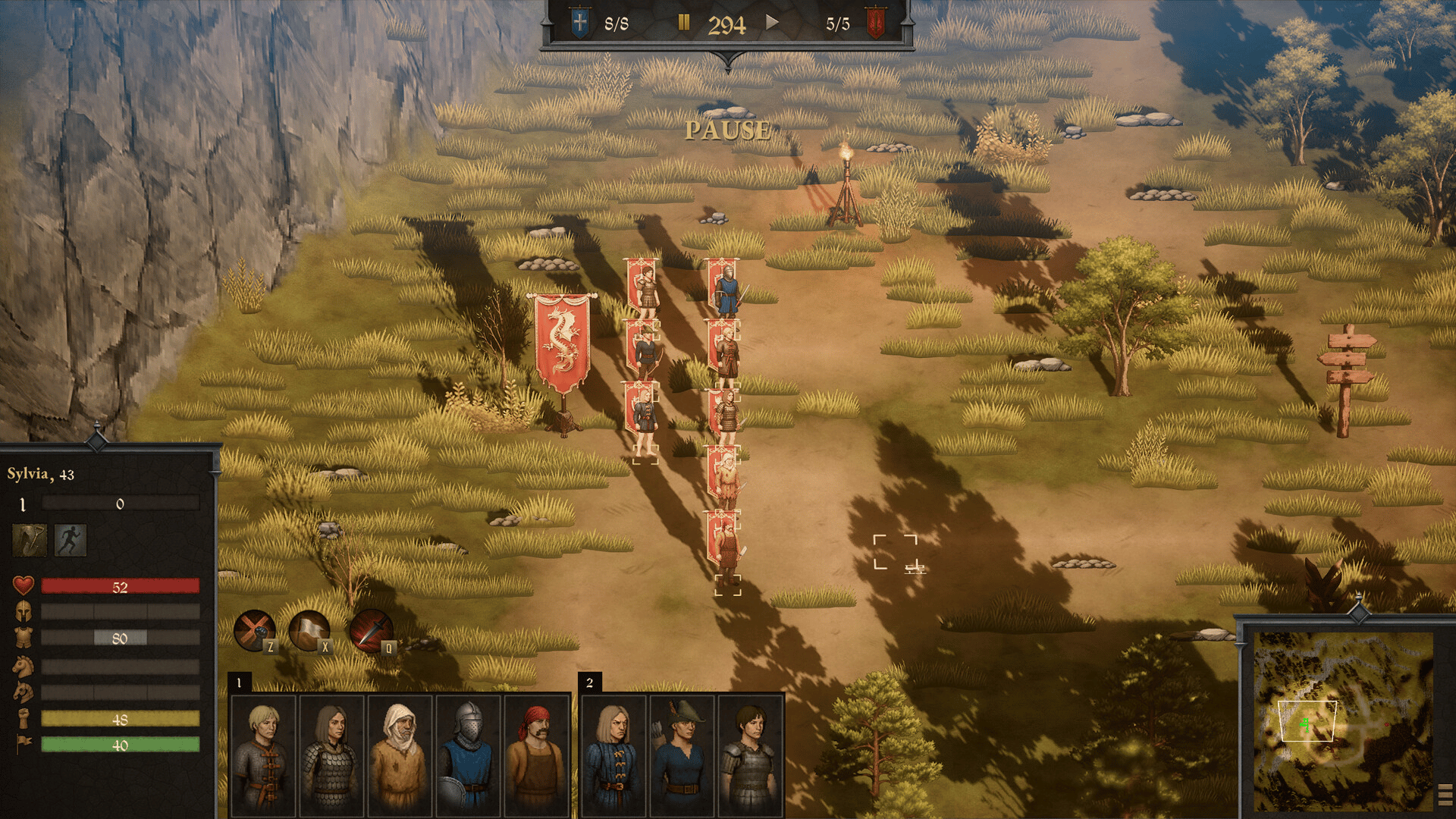The width and height of the screenshot is (1456, 819).
Task: Toggle the running figure icon
Action: click(71, 540)
